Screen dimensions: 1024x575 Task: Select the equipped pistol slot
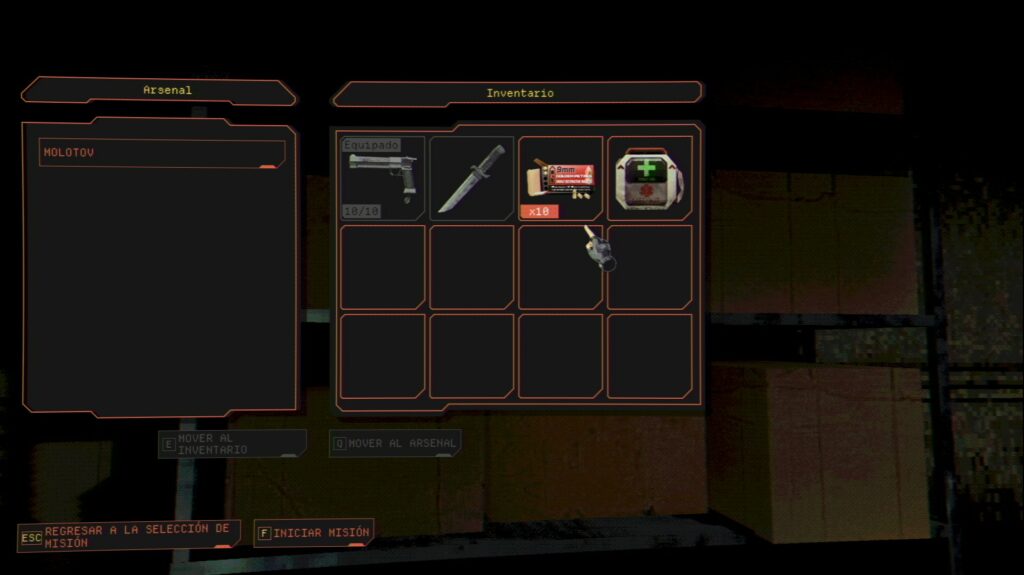point(382,178)
